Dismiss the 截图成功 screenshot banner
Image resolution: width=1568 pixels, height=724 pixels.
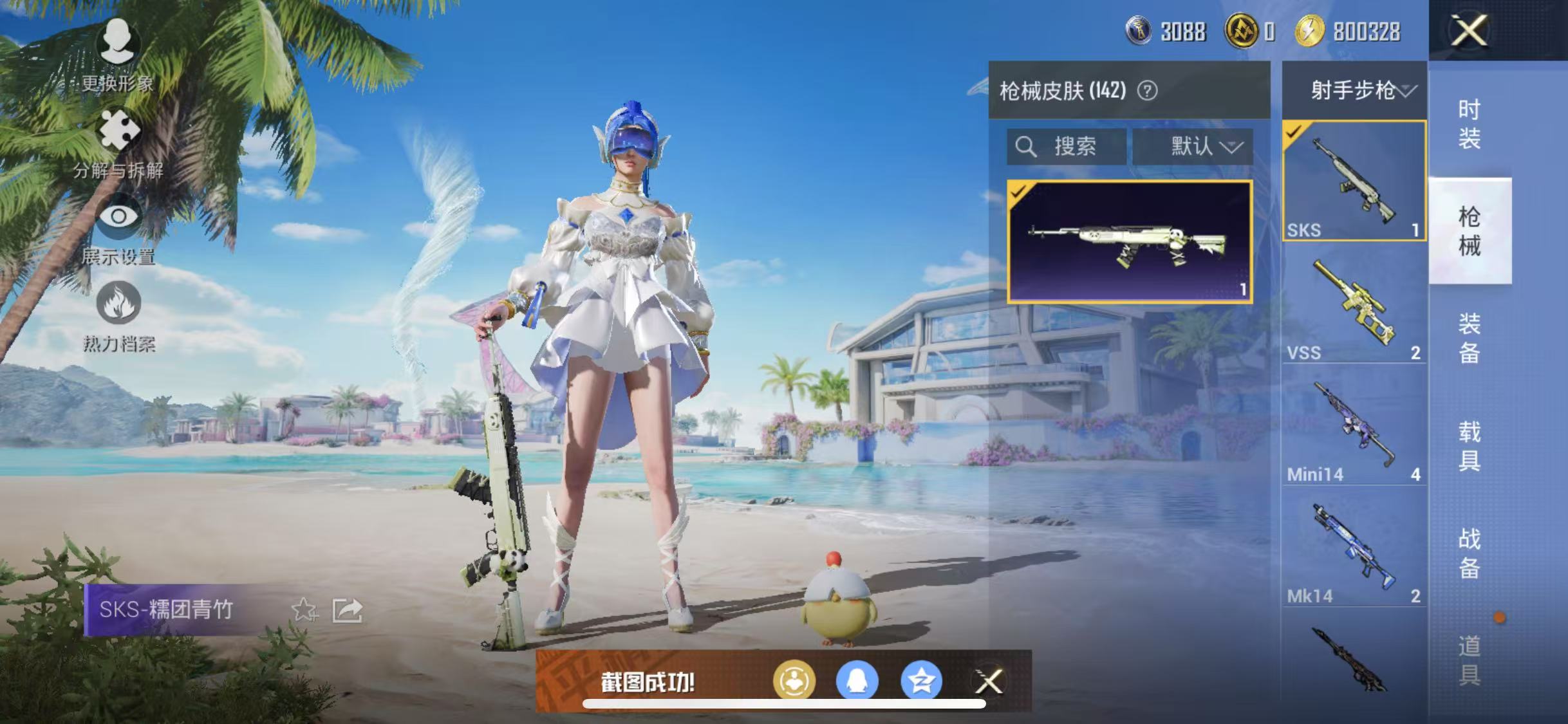coord(989,682)
